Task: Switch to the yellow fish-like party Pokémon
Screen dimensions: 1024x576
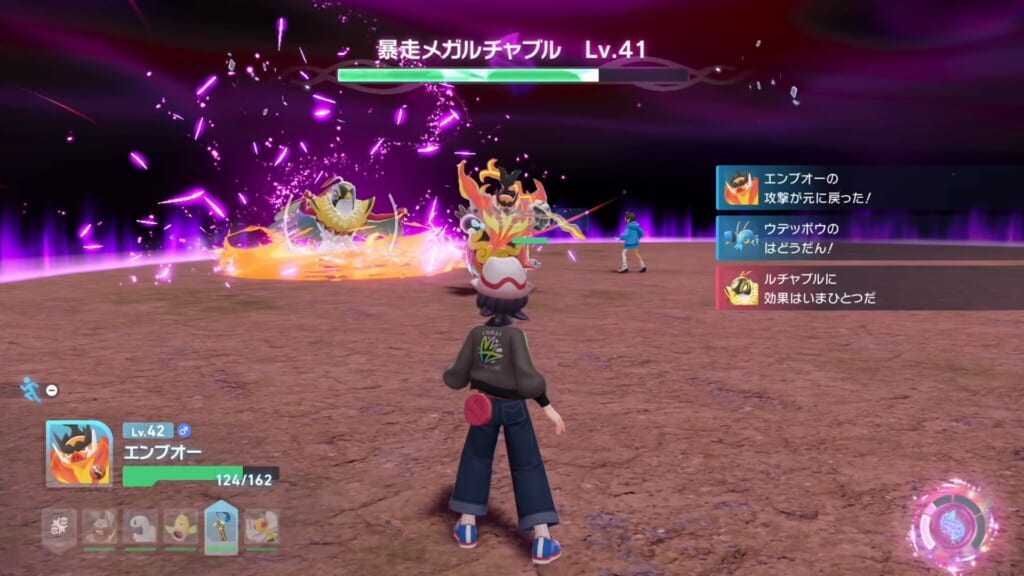Action: point(180,526)
